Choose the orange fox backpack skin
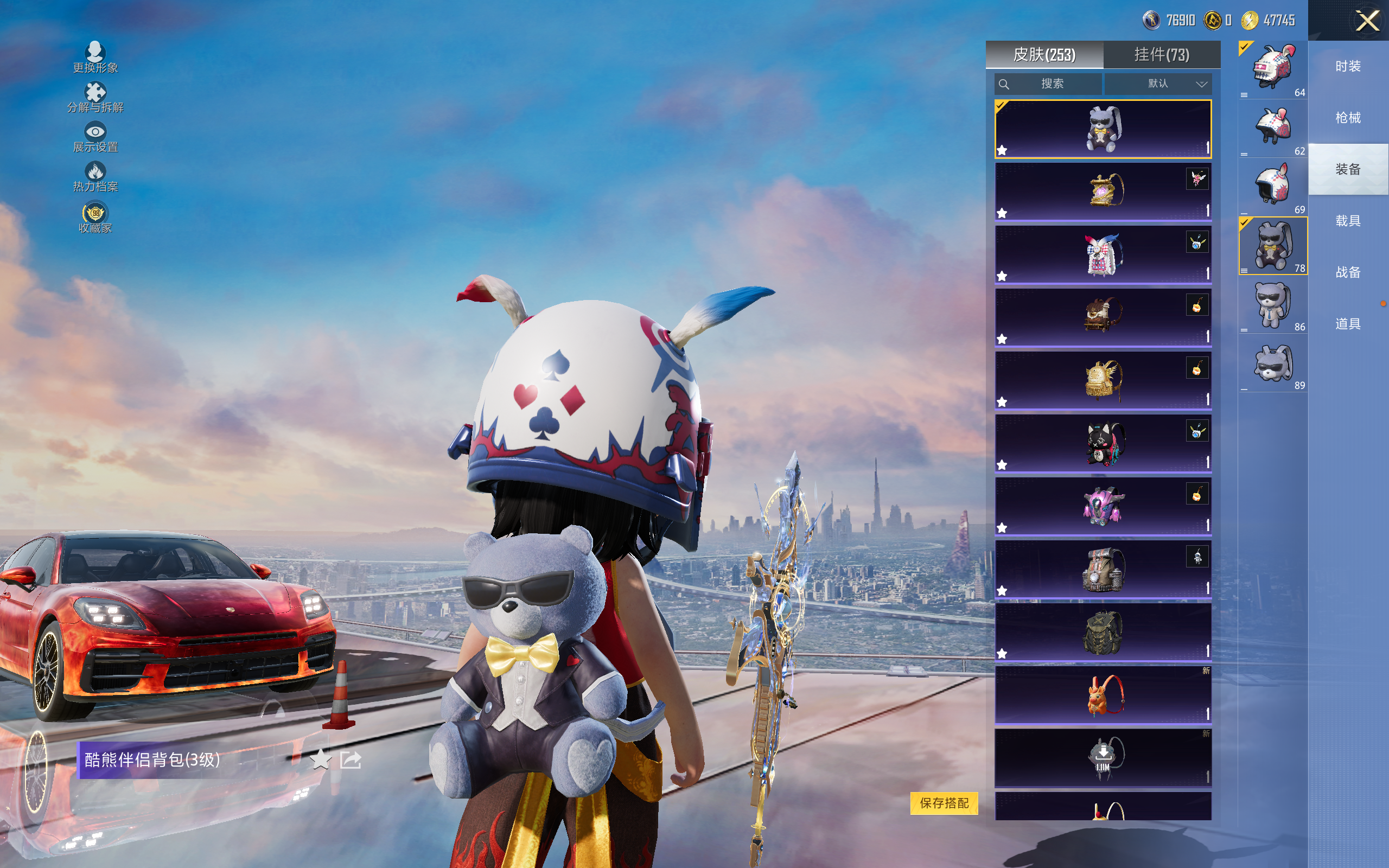The width and height of the screenshot is (1389, 868). (x=1103, y=694)
